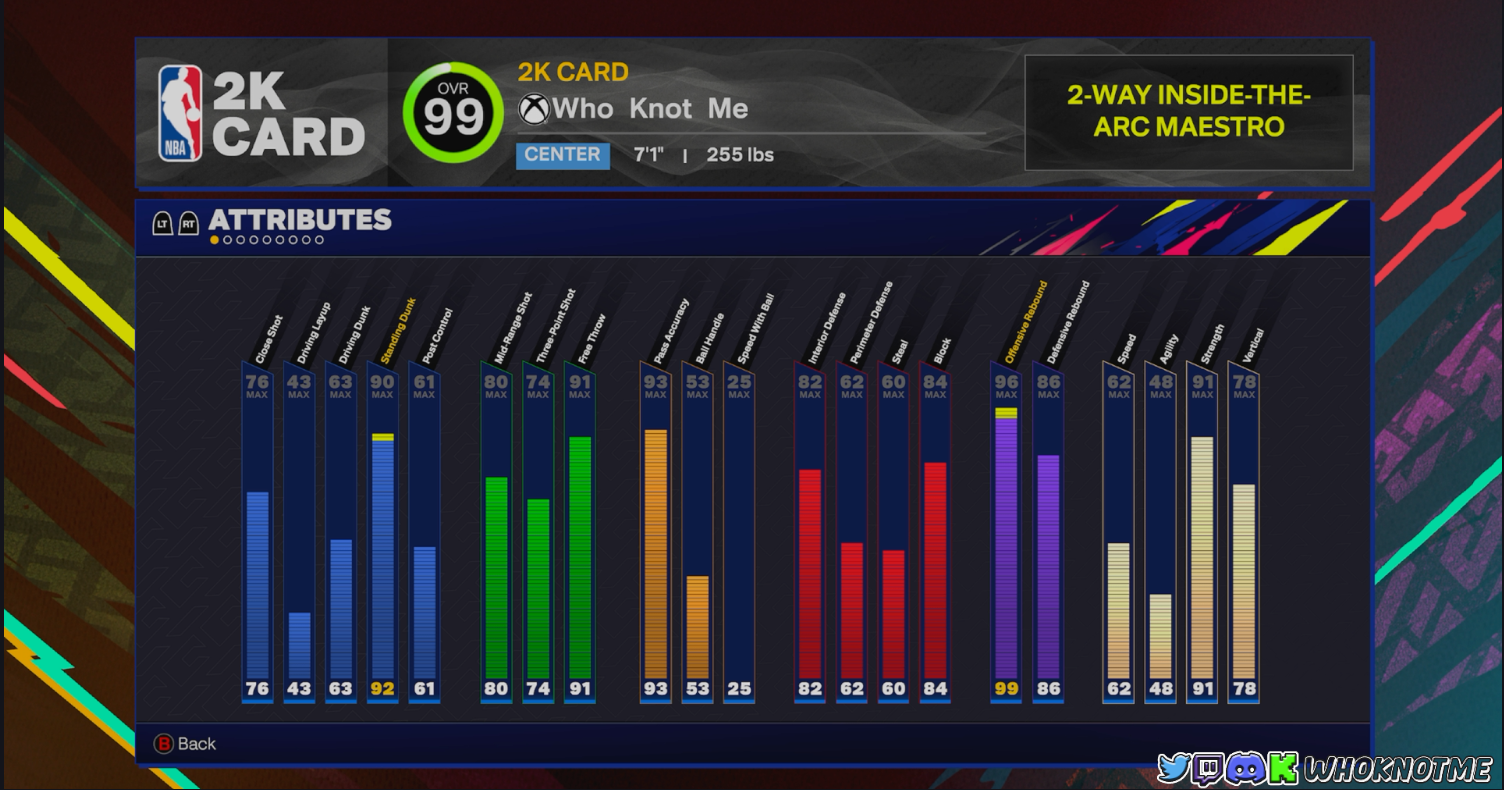Go back using the Back button
Image resolution: width=1504 pixels, height=790 pixels.
click(185, 744)
